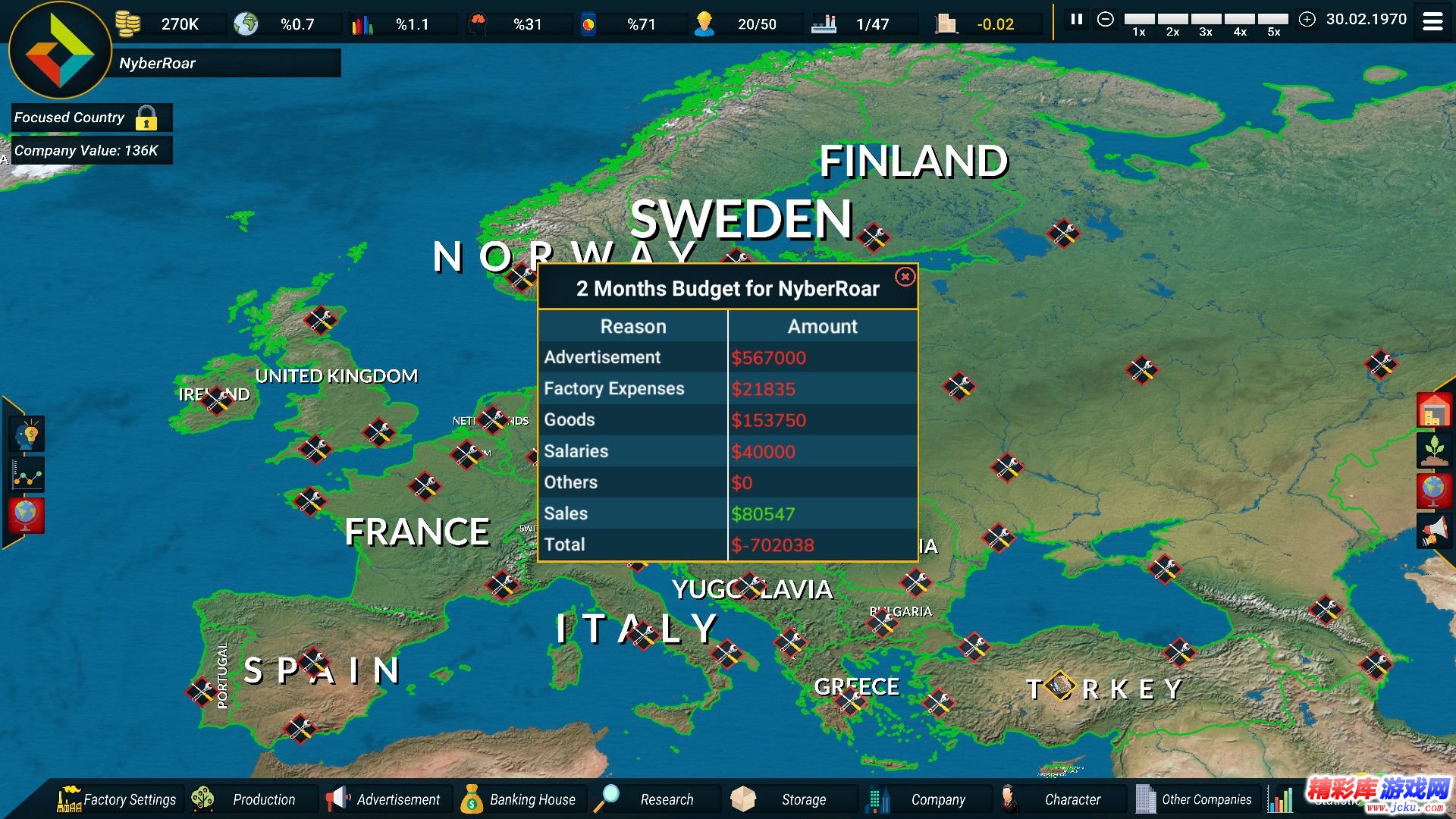
Task: View the Character screen
Action: click(1057, 799)
